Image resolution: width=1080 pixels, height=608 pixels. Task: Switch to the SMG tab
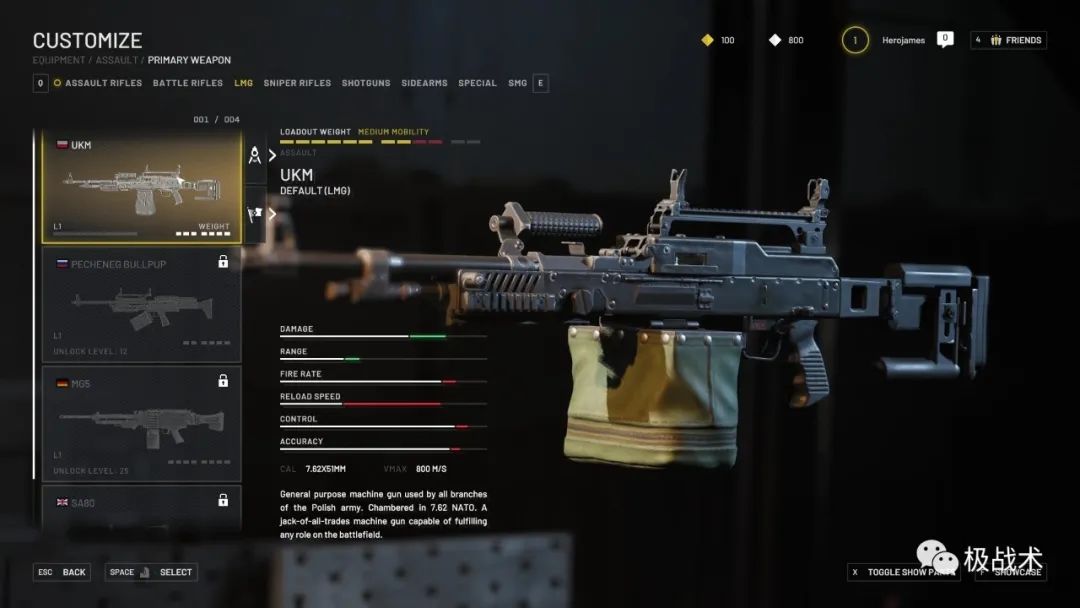(x=517, y=83)
